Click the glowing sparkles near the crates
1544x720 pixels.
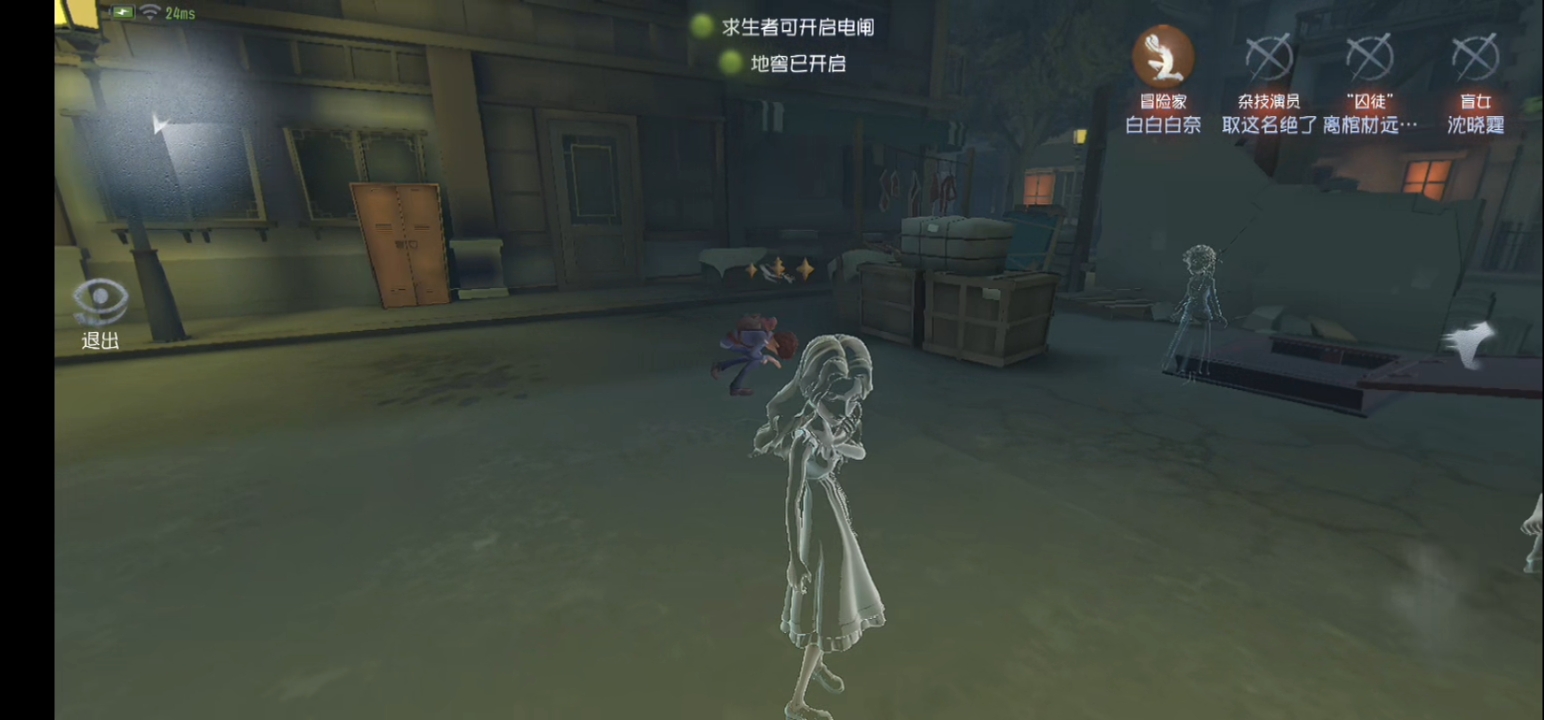coord(779,268)
